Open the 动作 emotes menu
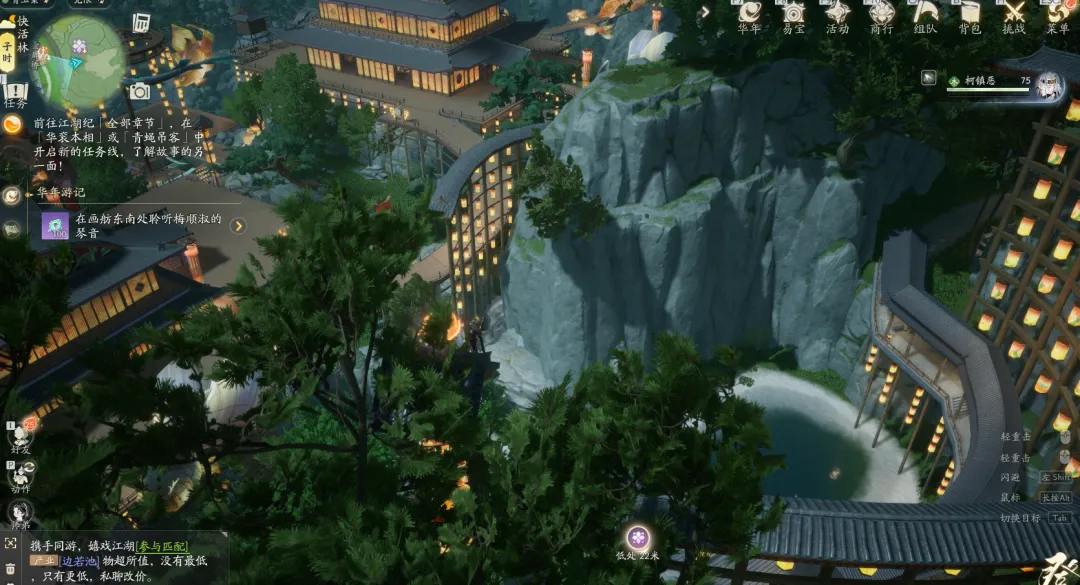The image size is (1080, 585). click(x=20, y=477)
